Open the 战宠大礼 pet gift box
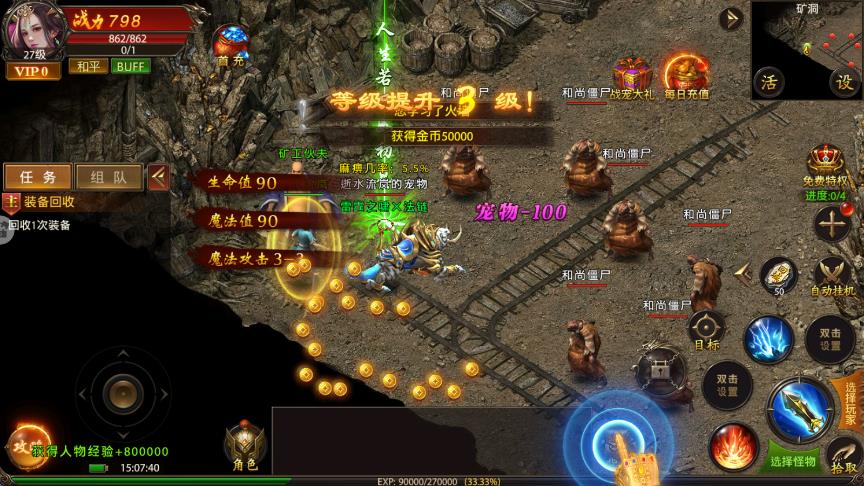The image size is (864, 486). pyautogui.click(x=631, y=77)
